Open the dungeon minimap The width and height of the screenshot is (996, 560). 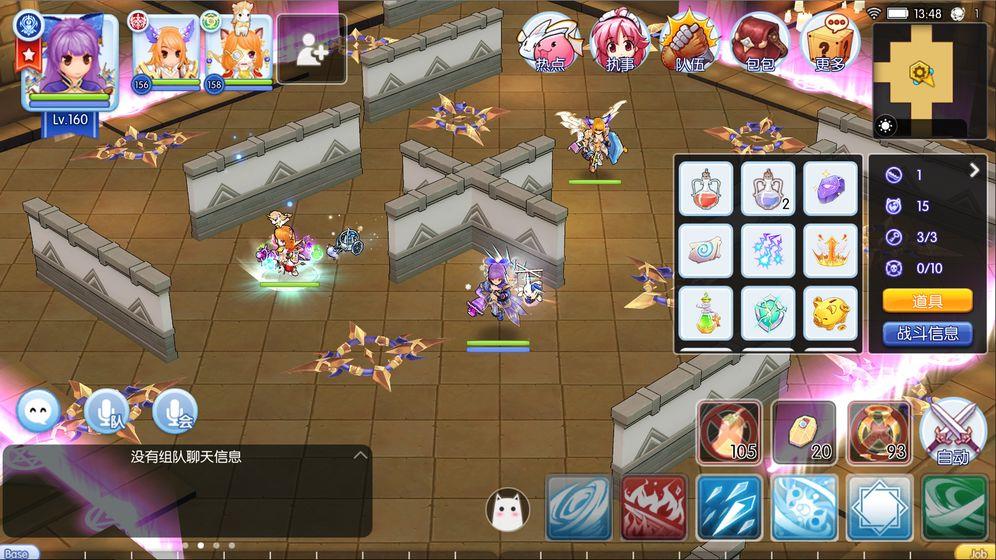tap(921, 72)
